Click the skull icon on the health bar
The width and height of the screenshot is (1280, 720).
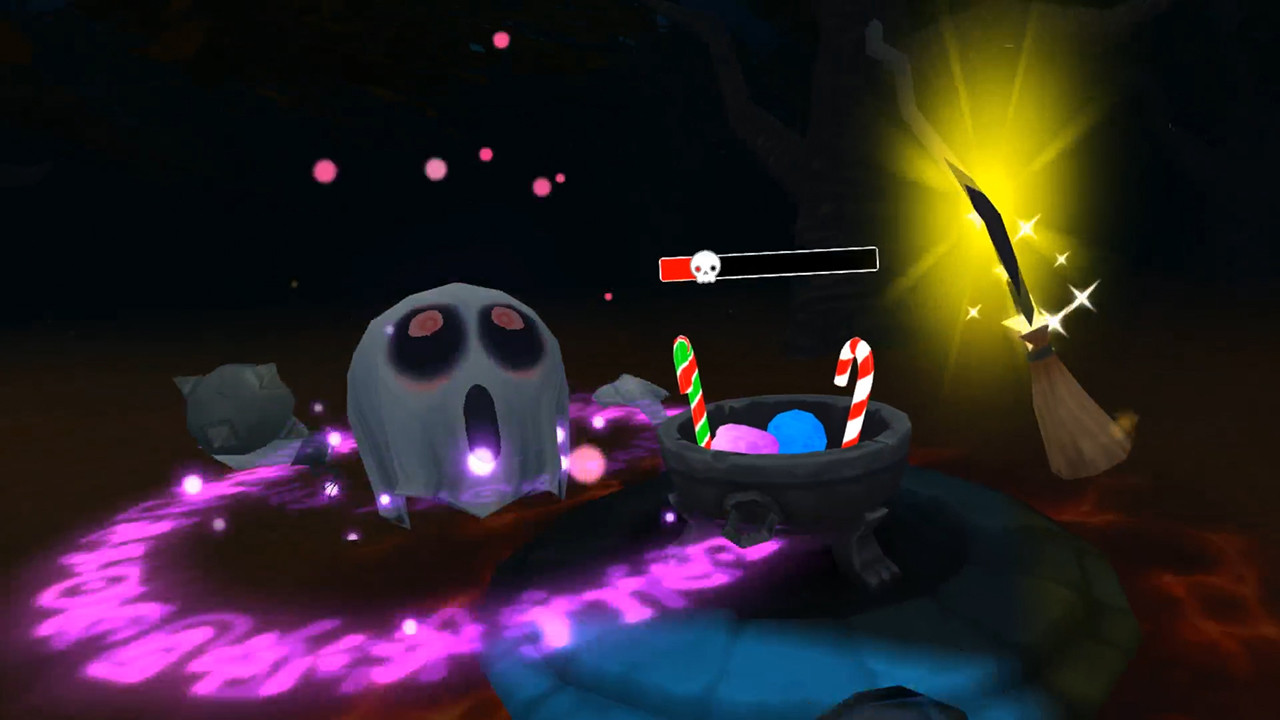click(x=706, y=265)
